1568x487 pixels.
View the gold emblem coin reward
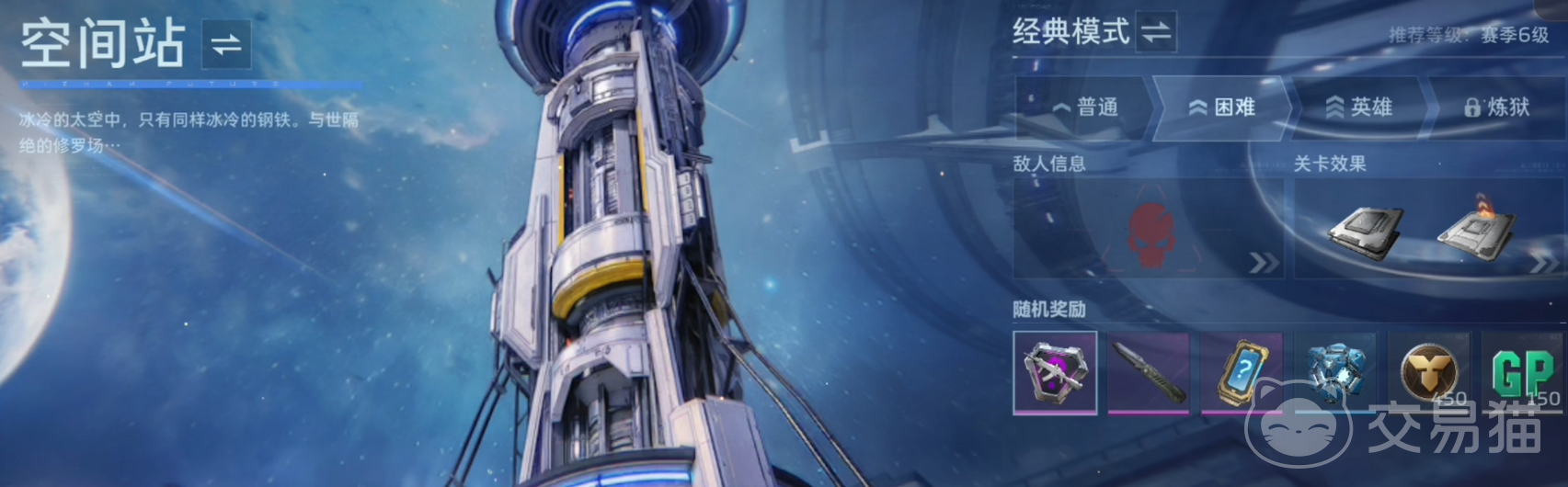[x=1429, y=373]
